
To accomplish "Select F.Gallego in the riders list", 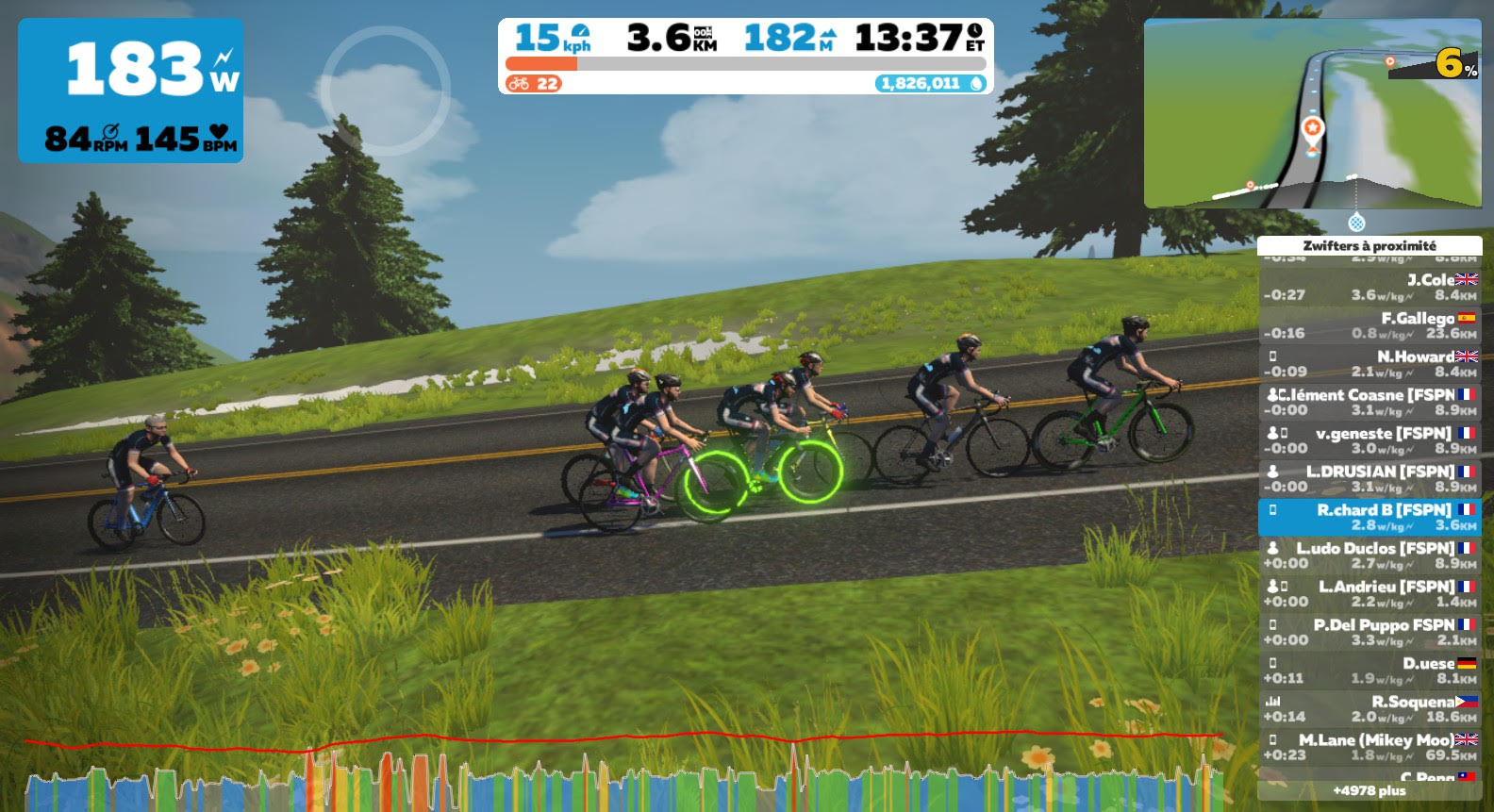I will 1369,325.
